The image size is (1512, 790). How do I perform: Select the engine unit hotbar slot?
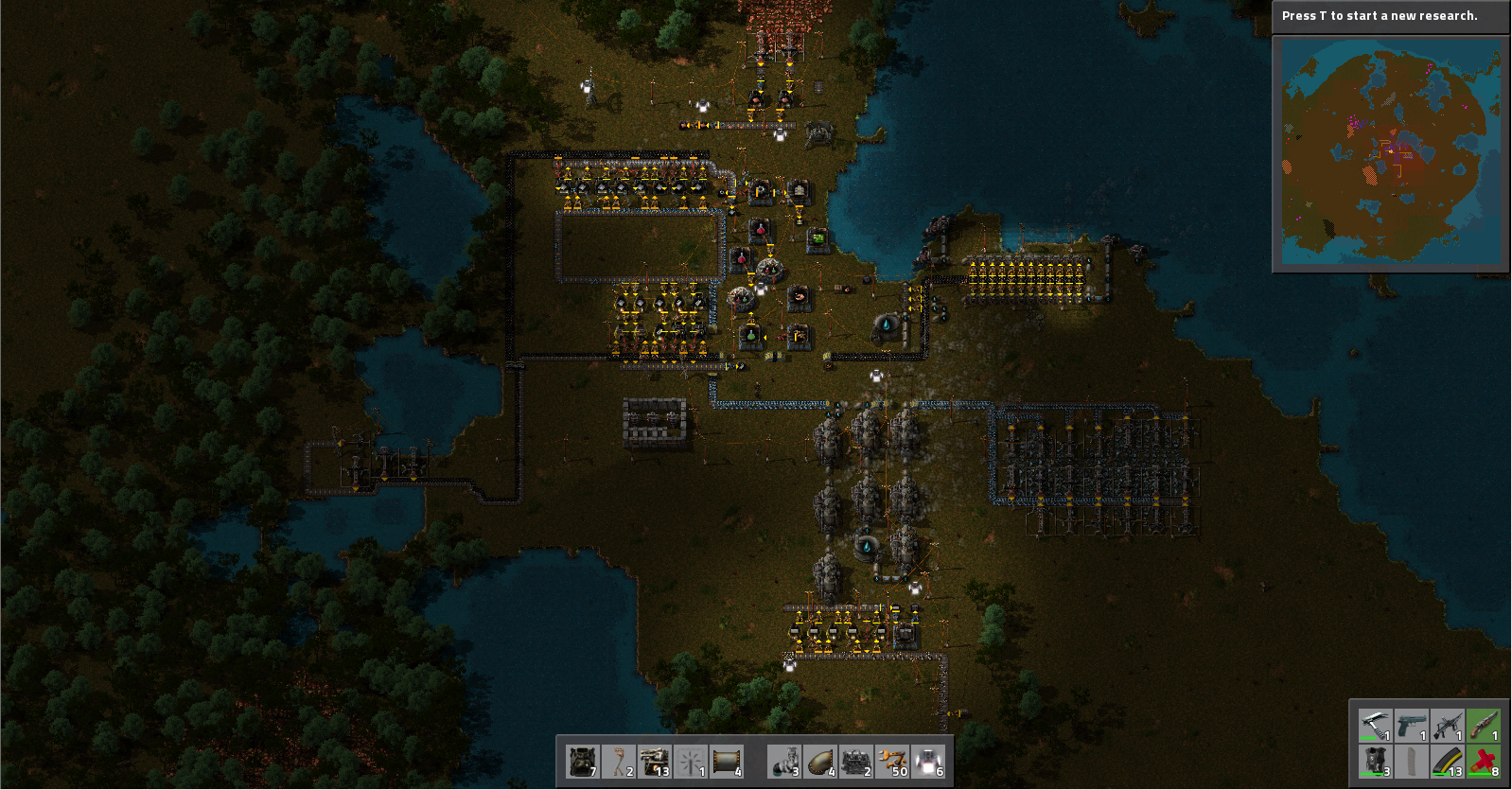click(856, 761)
